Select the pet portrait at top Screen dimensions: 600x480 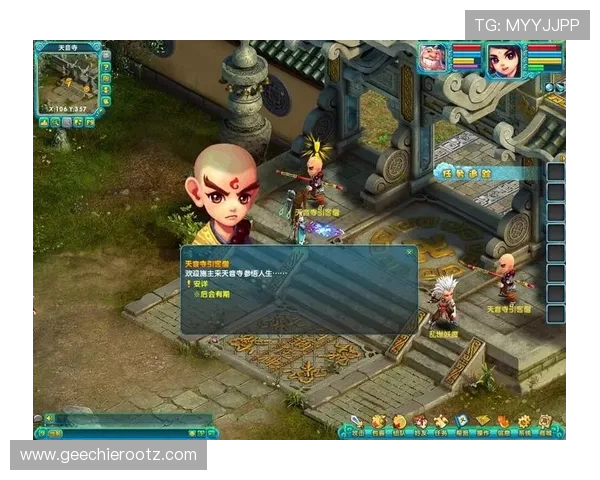tap(434, 58)
